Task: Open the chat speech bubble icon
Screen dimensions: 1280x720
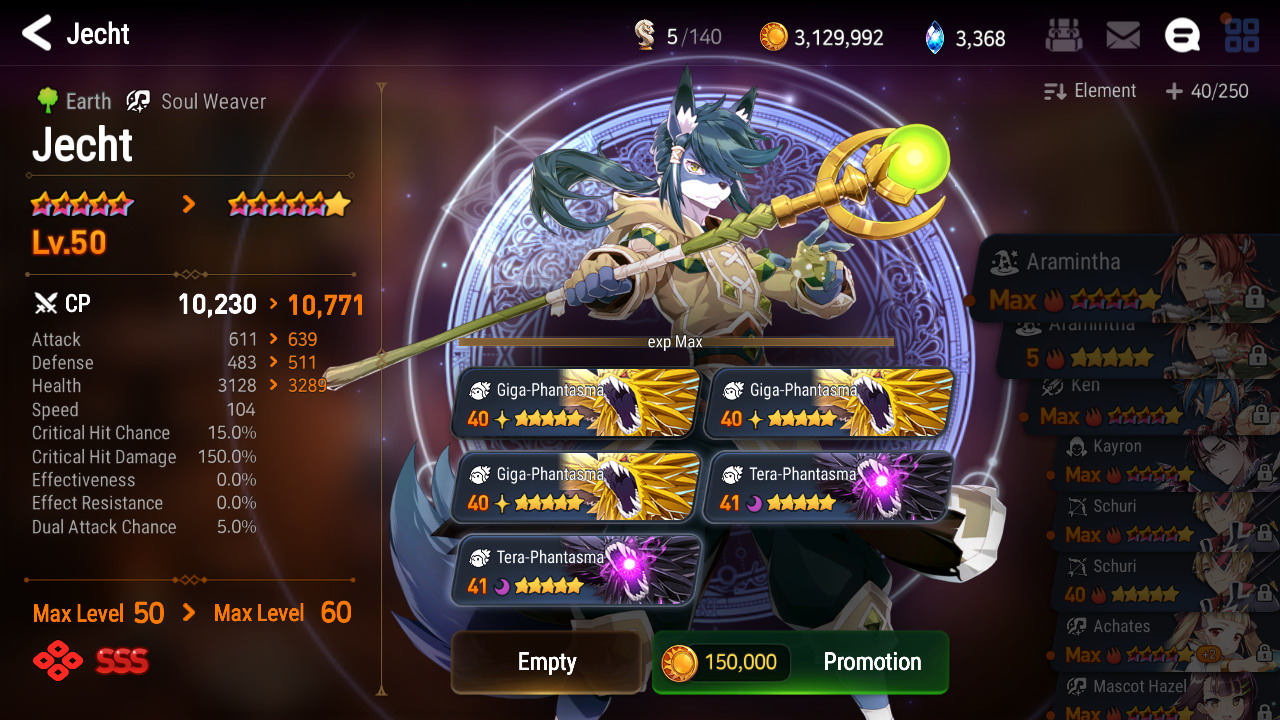Action: pyautogui.click(x=1182, y=37)
